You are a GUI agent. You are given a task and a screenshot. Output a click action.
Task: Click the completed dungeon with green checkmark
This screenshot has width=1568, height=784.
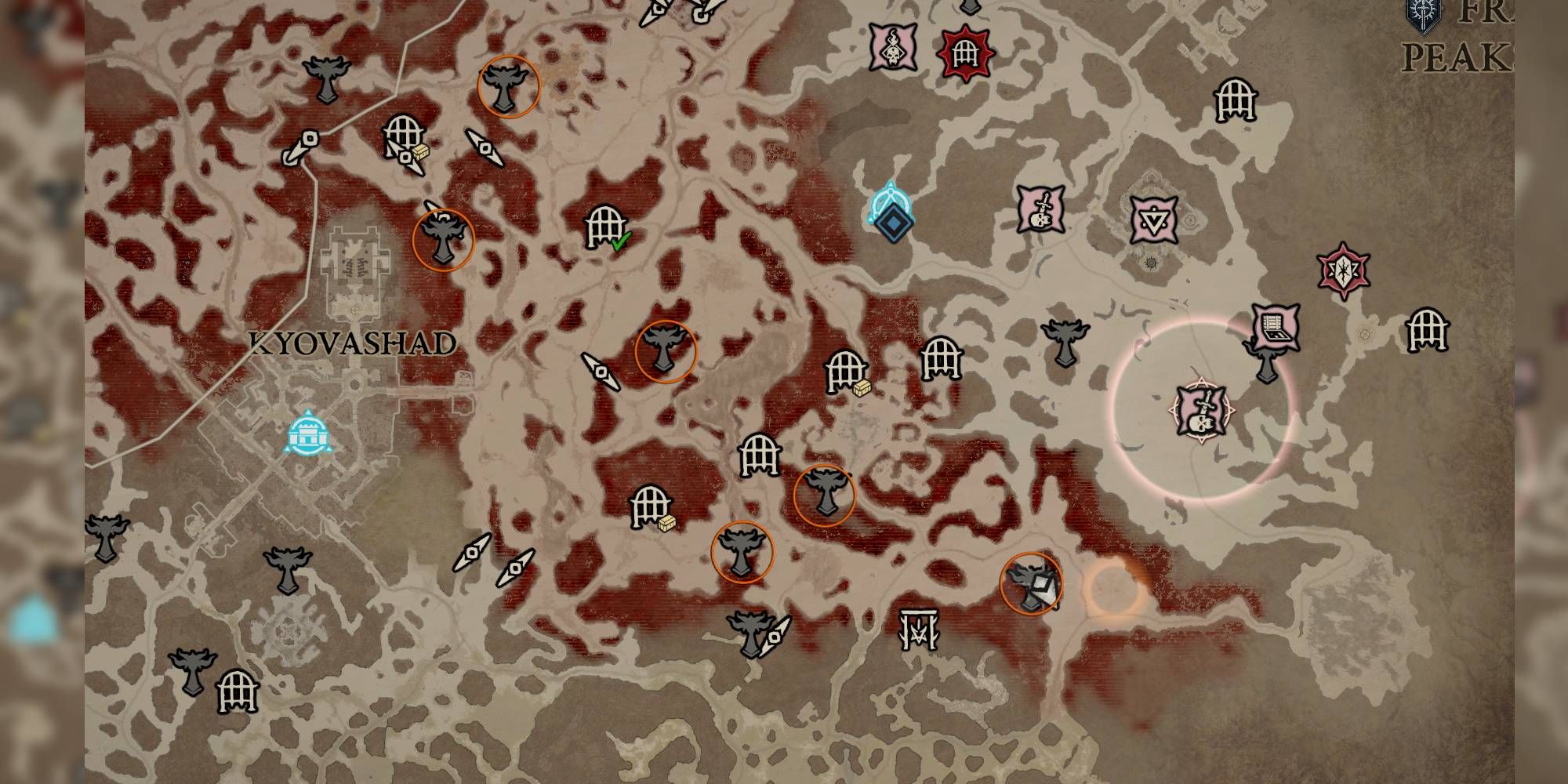pyautogui.click(x=604, y=227)
